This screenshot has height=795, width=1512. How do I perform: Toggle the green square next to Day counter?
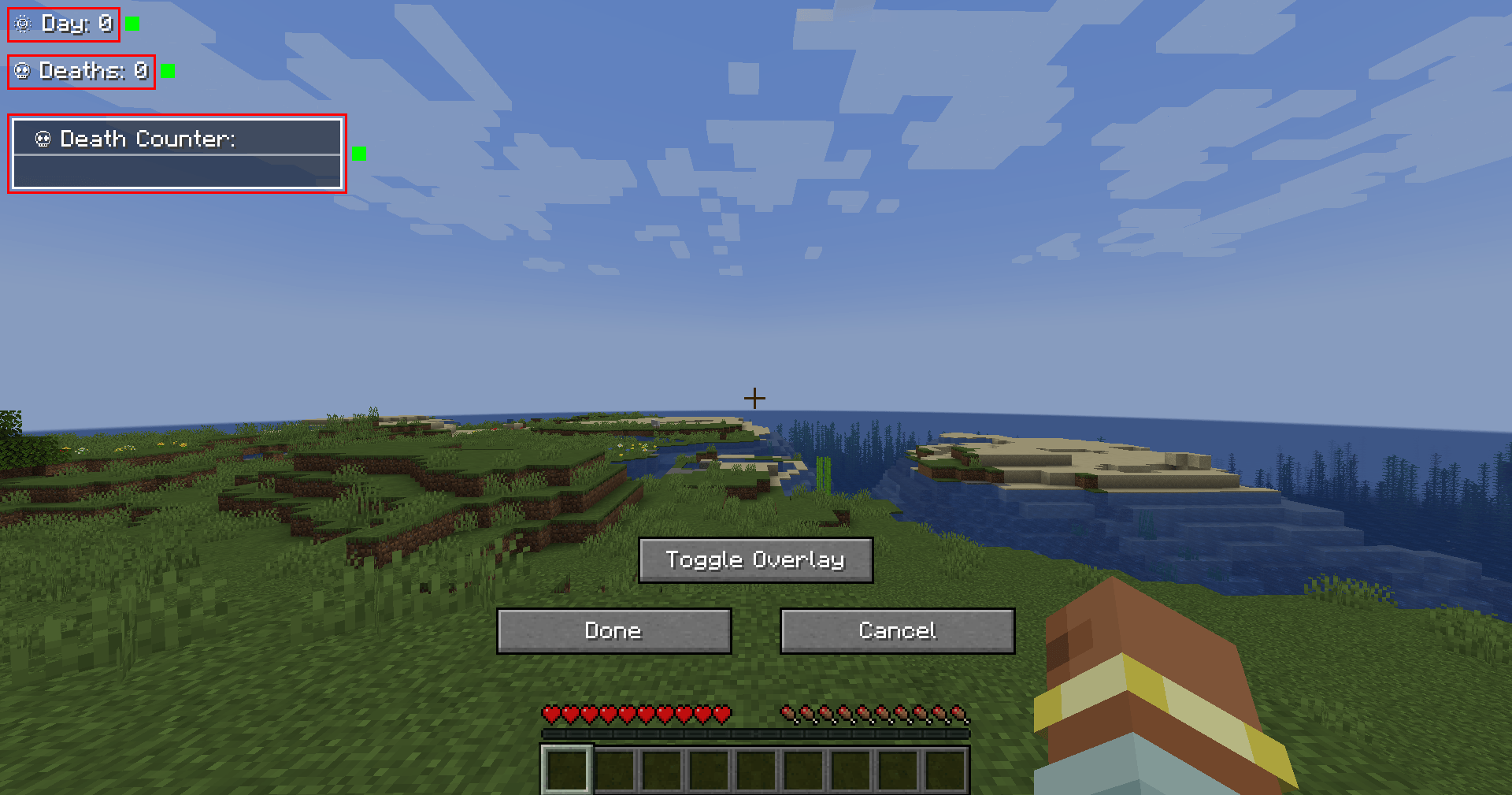pos(132,24)
